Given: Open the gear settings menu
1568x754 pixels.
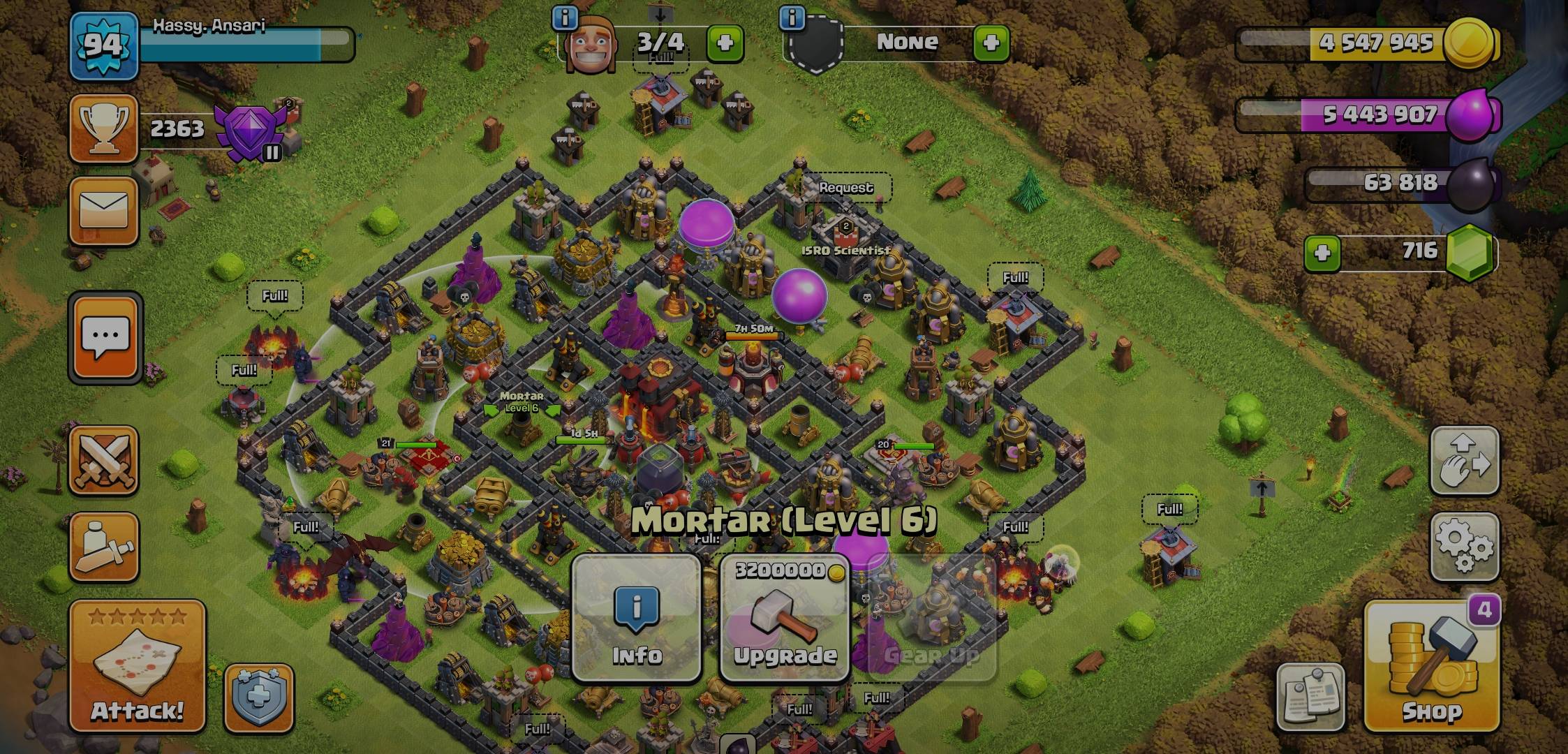Looking at the screenshot, I should tap(1464, 547).
